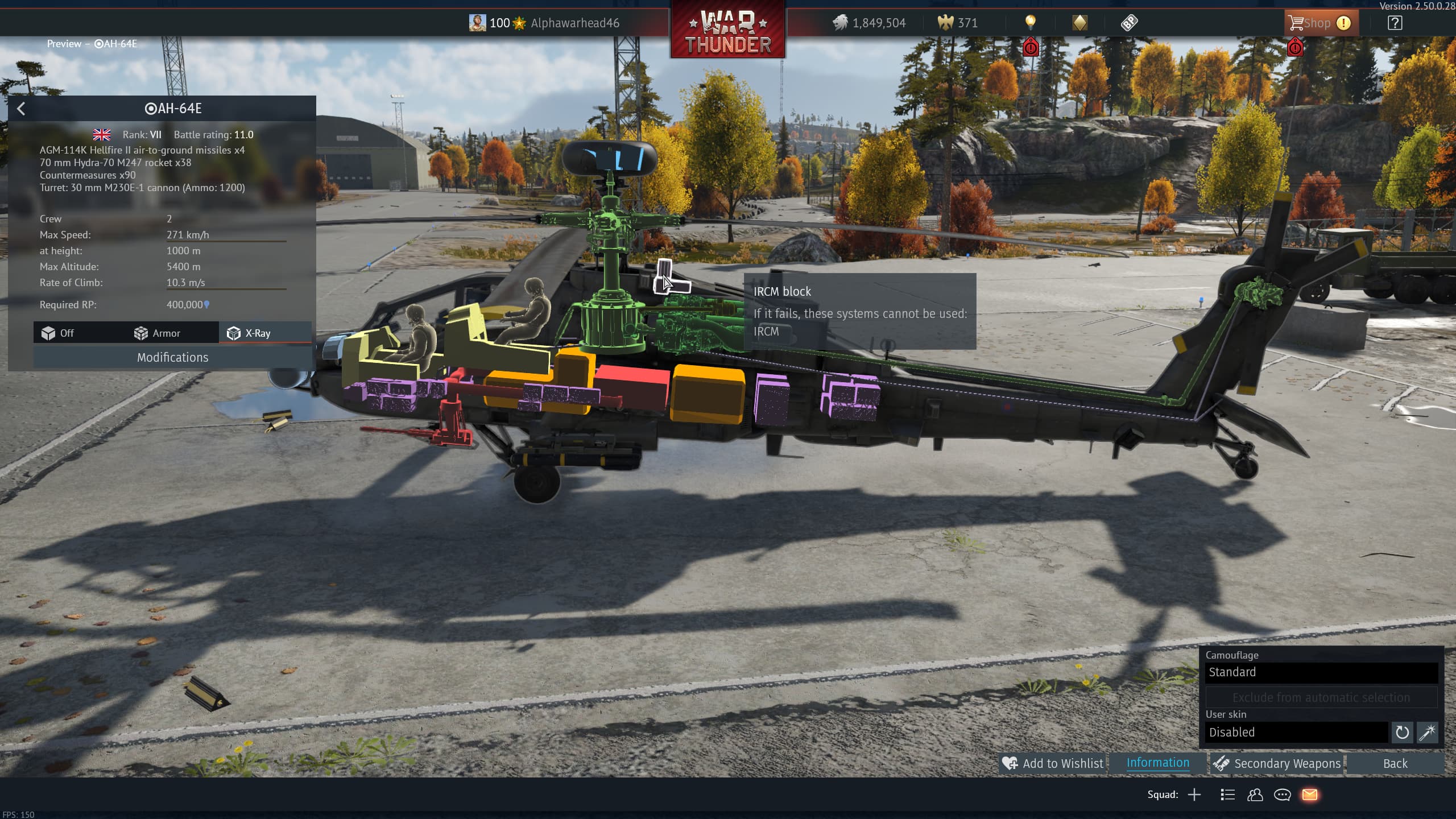Open the chat bubble icon
Image resolution: width=1456 pixels, height=819 pixels.
click(x=1282, y=795)
